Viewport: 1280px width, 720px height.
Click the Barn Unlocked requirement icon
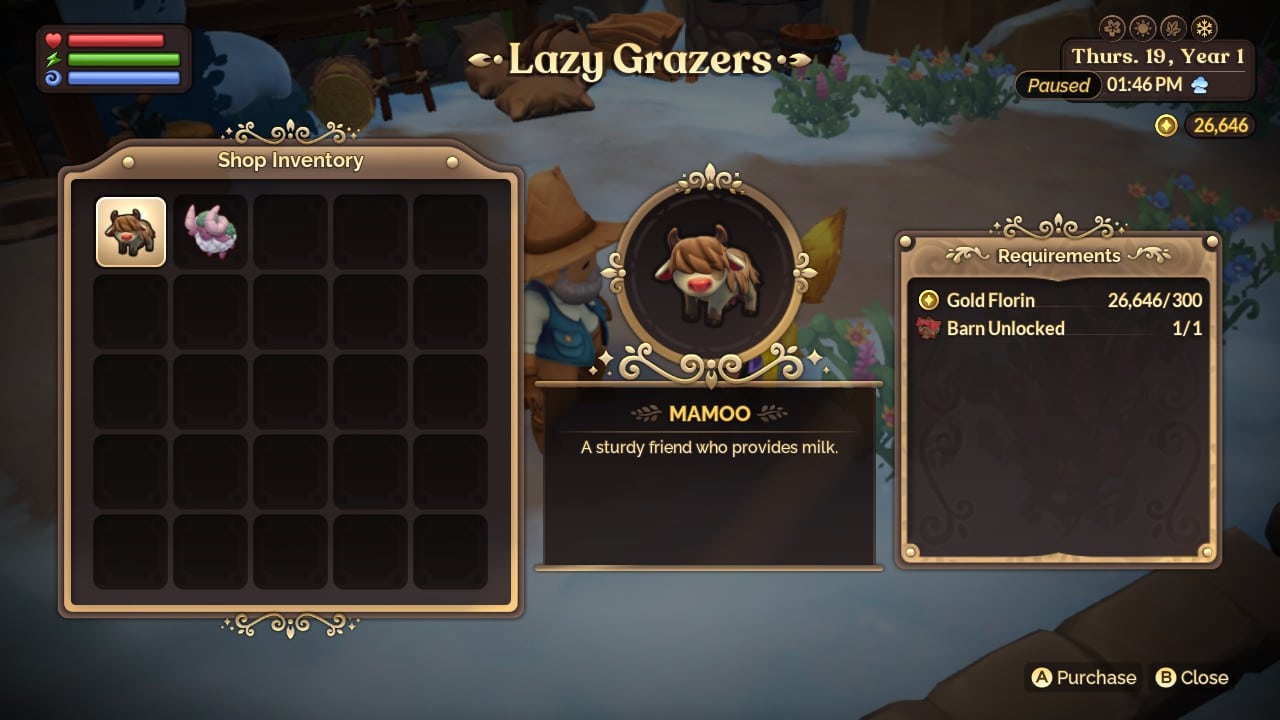(928, 328)
